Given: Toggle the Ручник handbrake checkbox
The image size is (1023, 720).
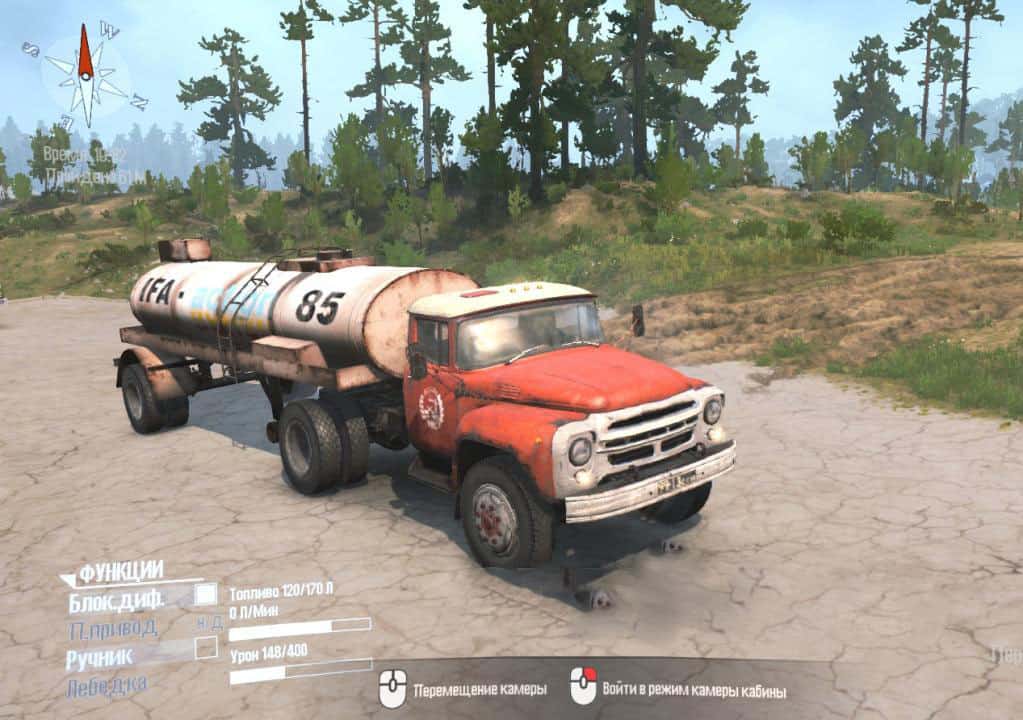Looking at the screenshot, I should coord(205,648).
